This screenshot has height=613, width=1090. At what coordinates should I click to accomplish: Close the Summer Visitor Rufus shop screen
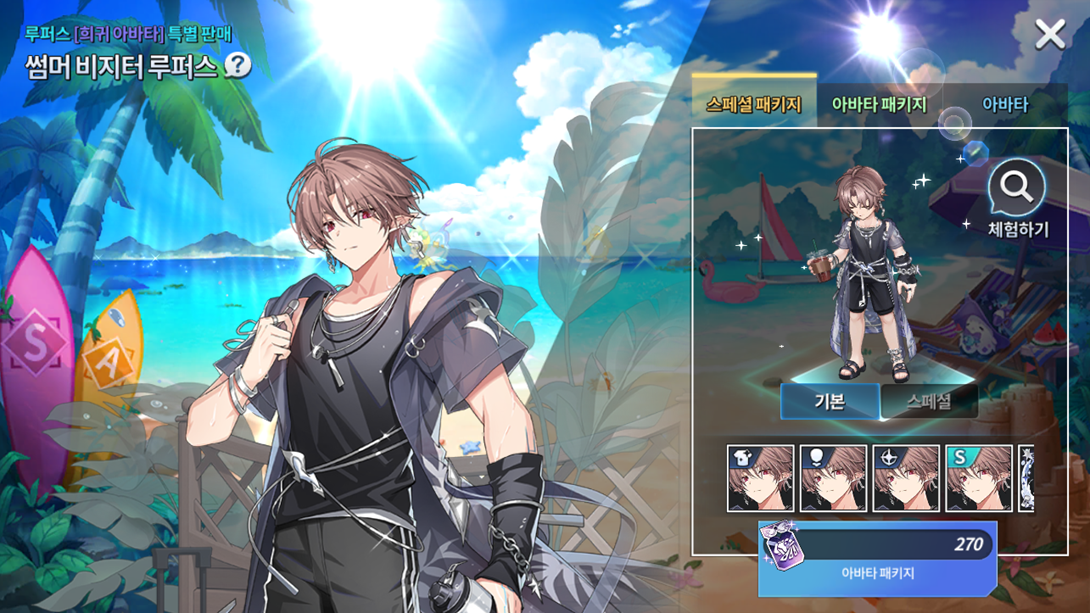point(1050,34)
